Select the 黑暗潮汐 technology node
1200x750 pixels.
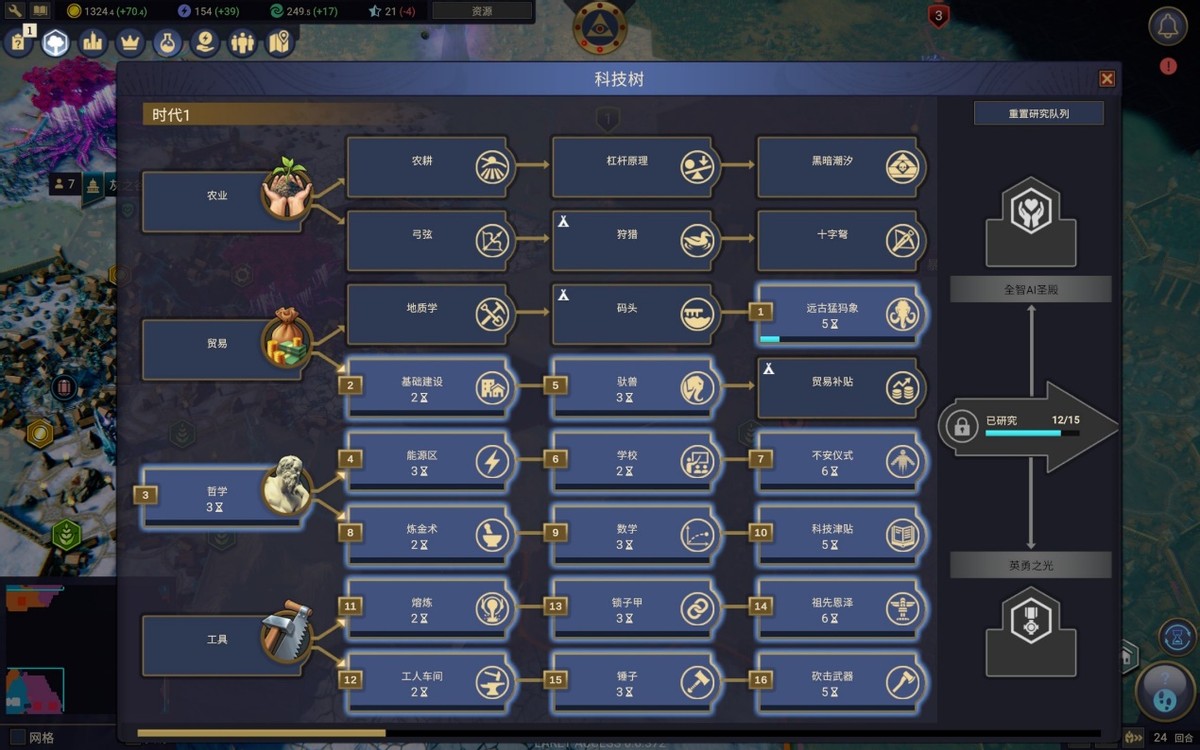tap(838, 167)
